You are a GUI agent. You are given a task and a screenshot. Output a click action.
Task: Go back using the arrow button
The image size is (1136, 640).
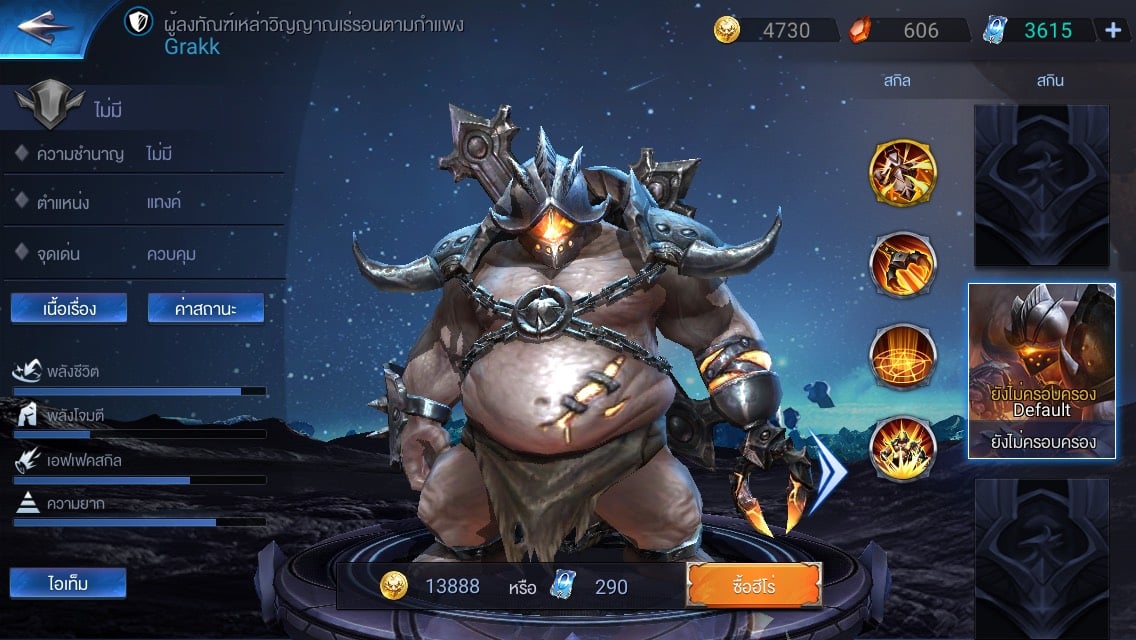[x=45, y=24]
